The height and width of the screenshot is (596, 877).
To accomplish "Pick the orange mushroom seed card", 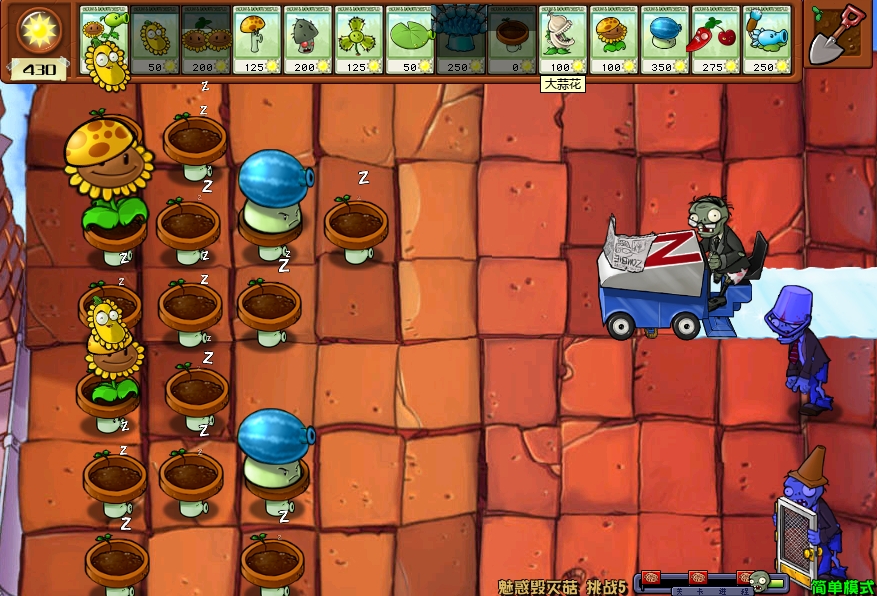I will (257, 40).
